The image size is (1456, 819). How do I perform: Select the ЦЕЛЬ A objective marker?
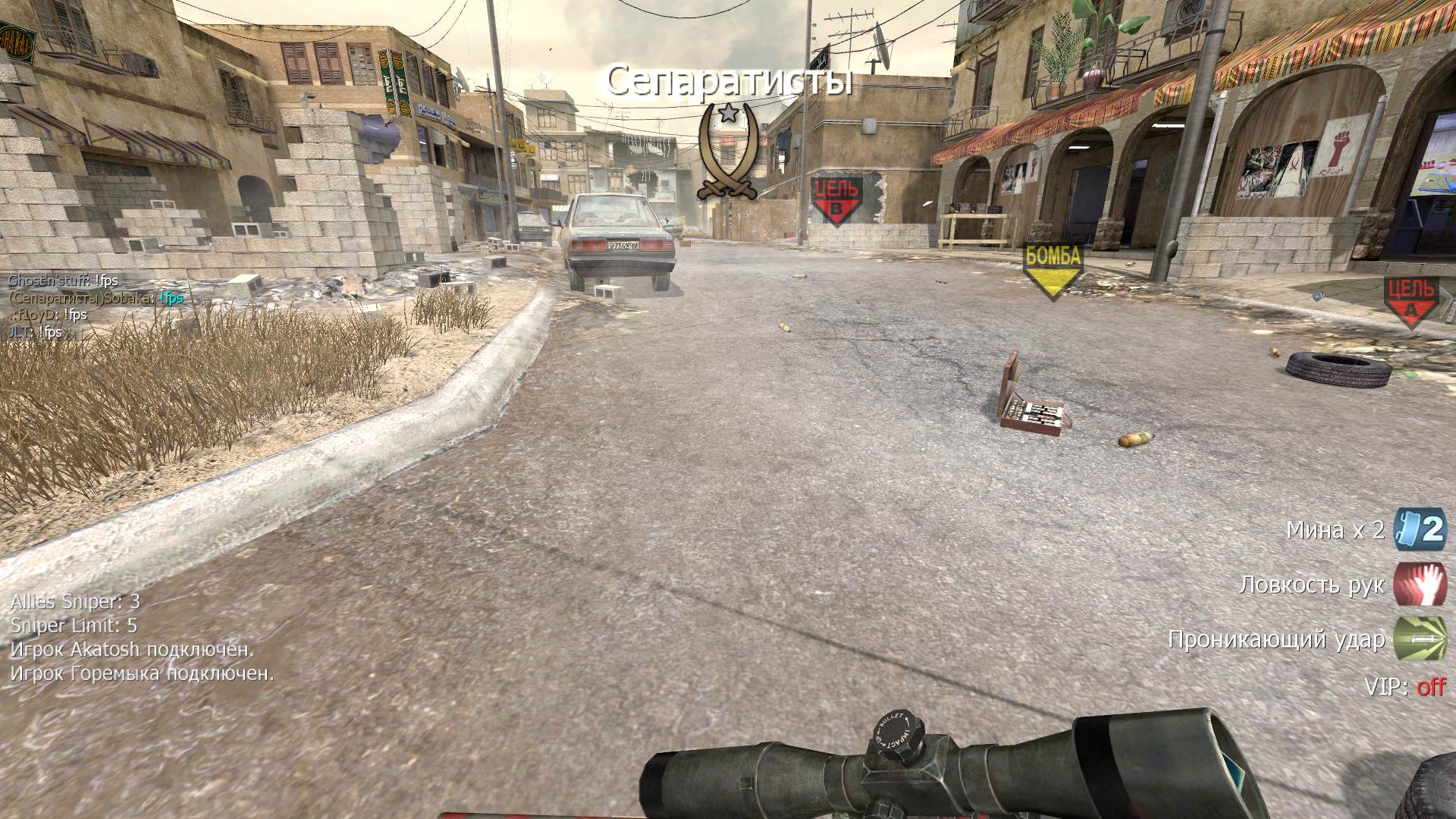(1410, 301)
